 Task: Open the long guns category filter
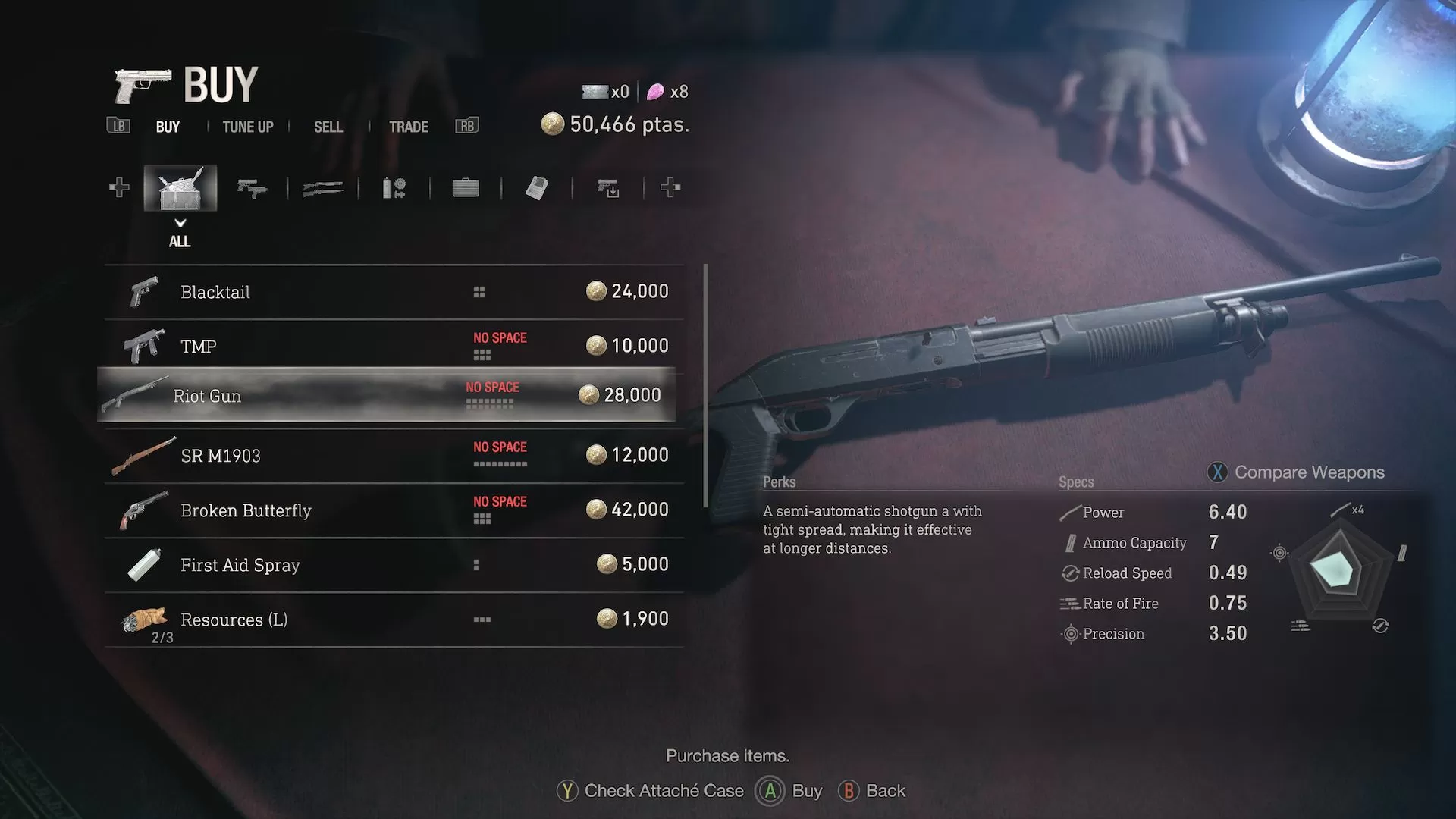(322, 187)
